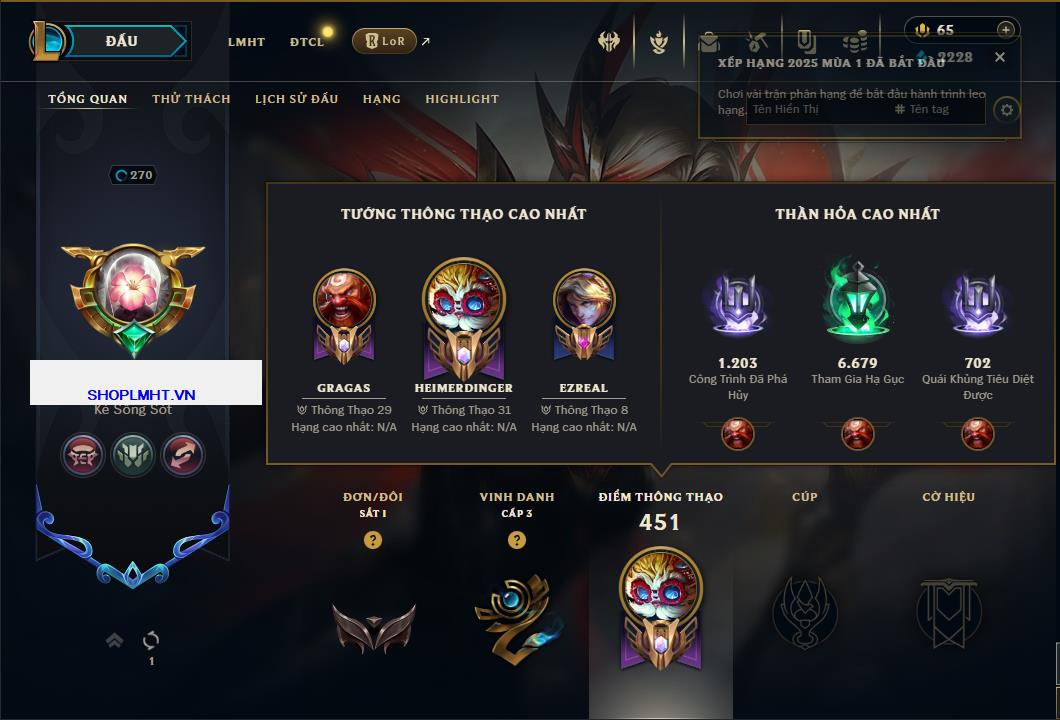1060x720 pixels.
Task: Switch to the THỬ THÁCH tab
Action: click(x=191, y=99)
